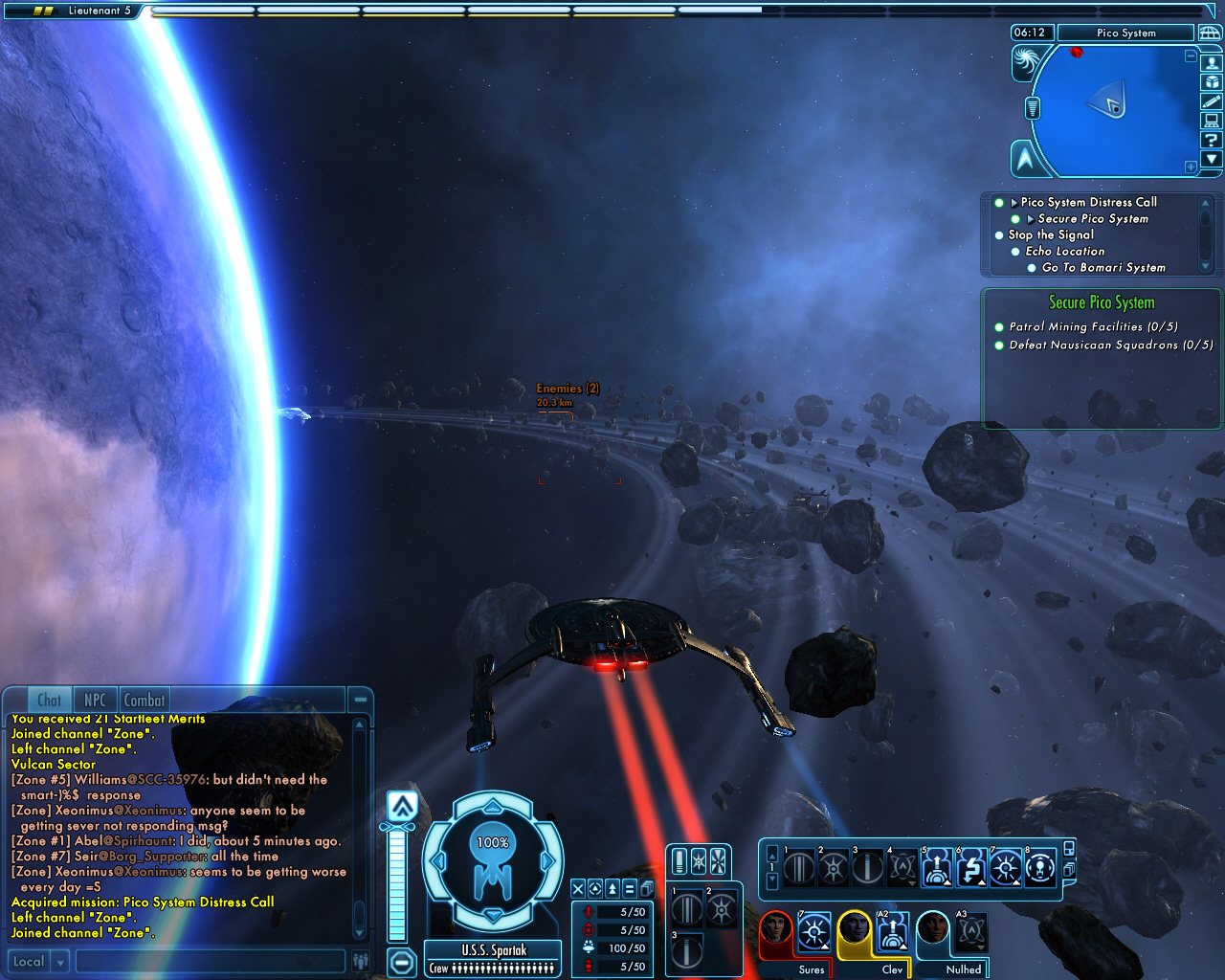The image size is (1225, 980).
Task: Open the character status person icon
Action: coord(1211,63)
